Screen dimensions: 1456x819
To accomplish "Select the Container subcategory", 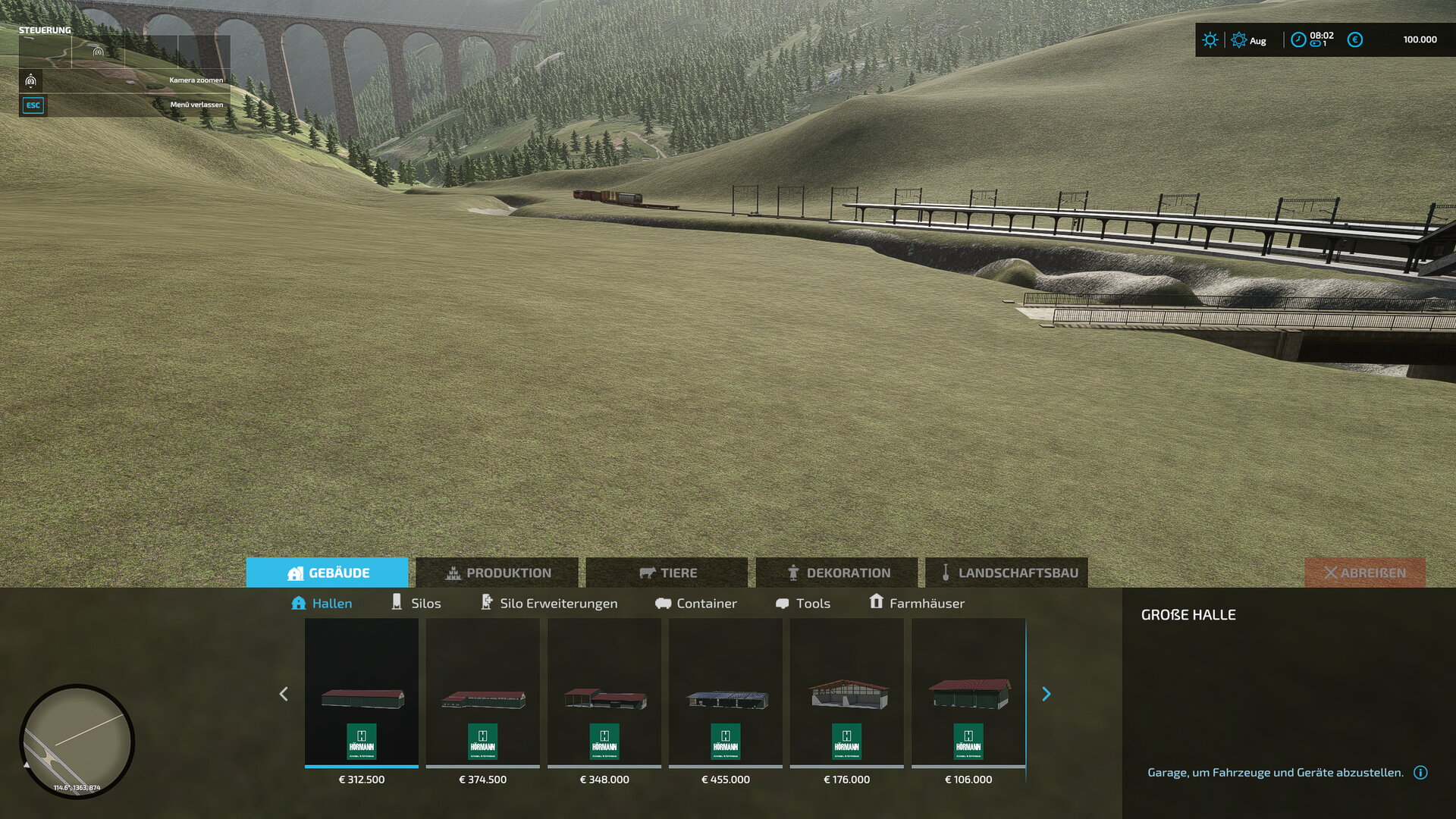I will pyautogui.click(x=696, y=603).
